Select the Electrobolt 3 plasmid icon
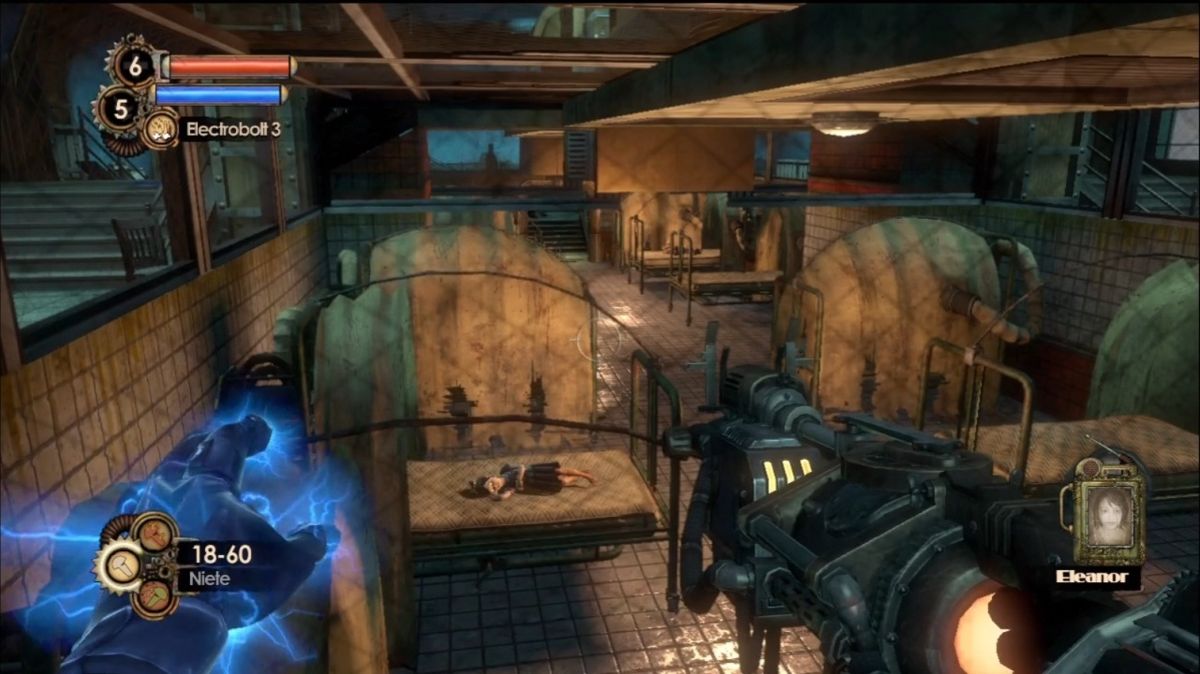 pos(161,129)
